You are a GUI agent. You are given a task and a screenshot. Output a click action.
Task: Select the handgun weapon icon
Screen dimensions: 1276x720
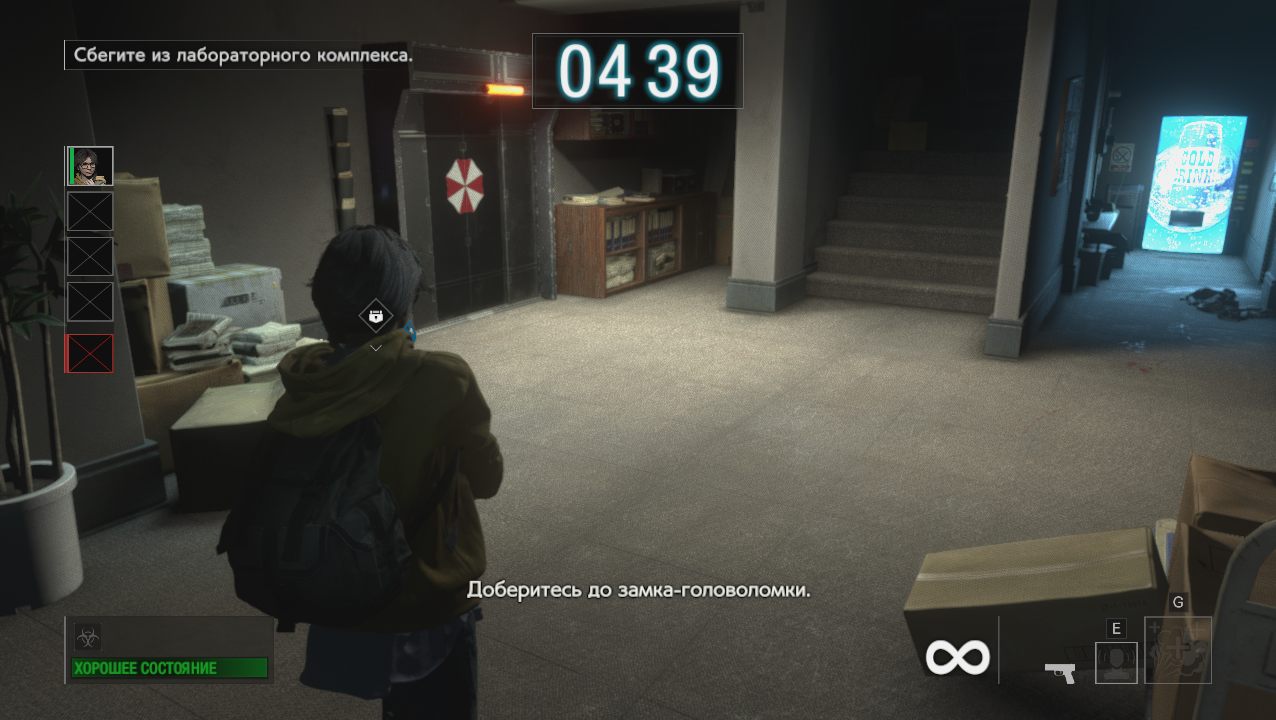click(1060, 672)
